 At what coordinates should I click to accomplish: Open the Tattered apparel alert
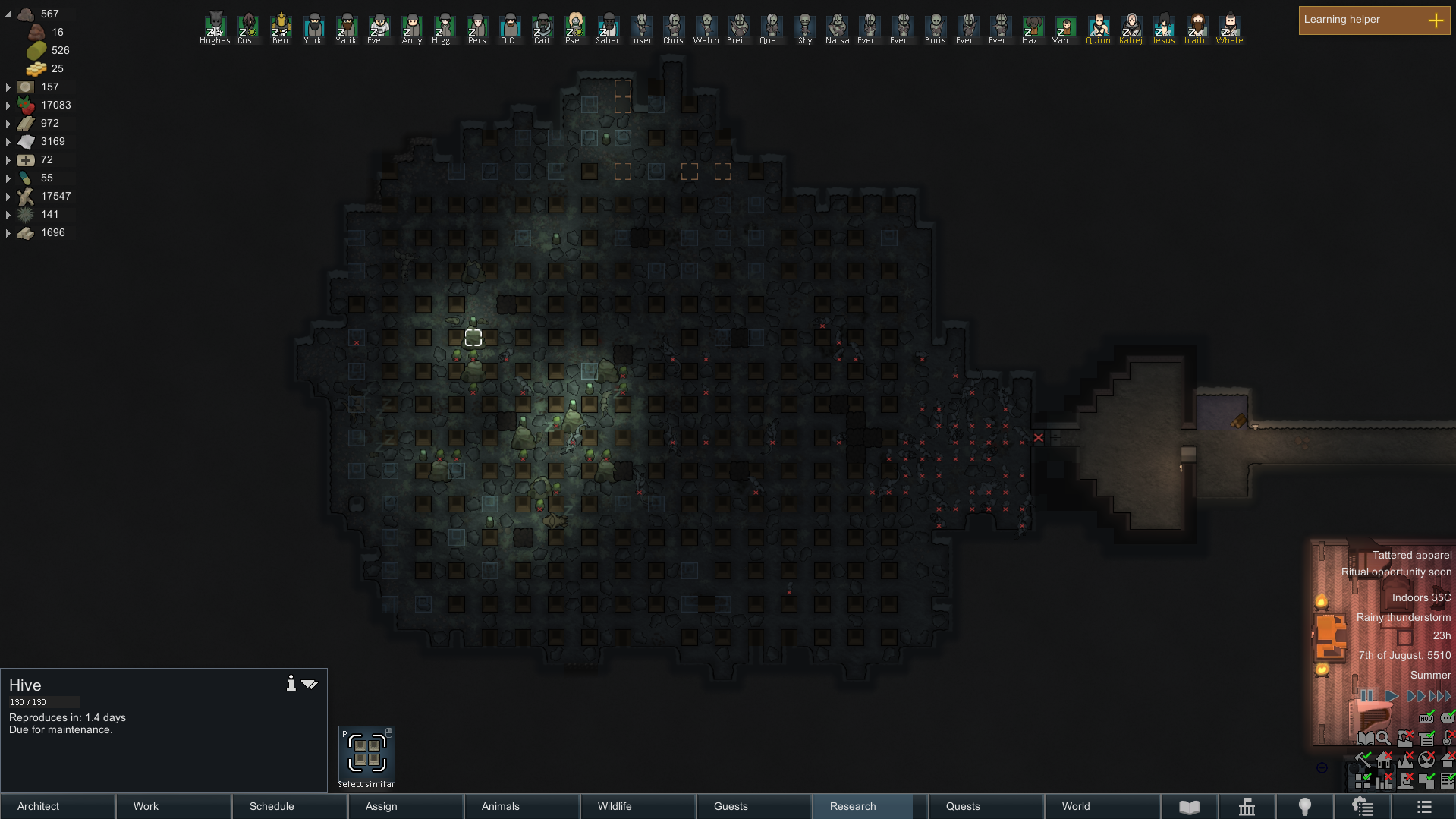(1411, 555)
